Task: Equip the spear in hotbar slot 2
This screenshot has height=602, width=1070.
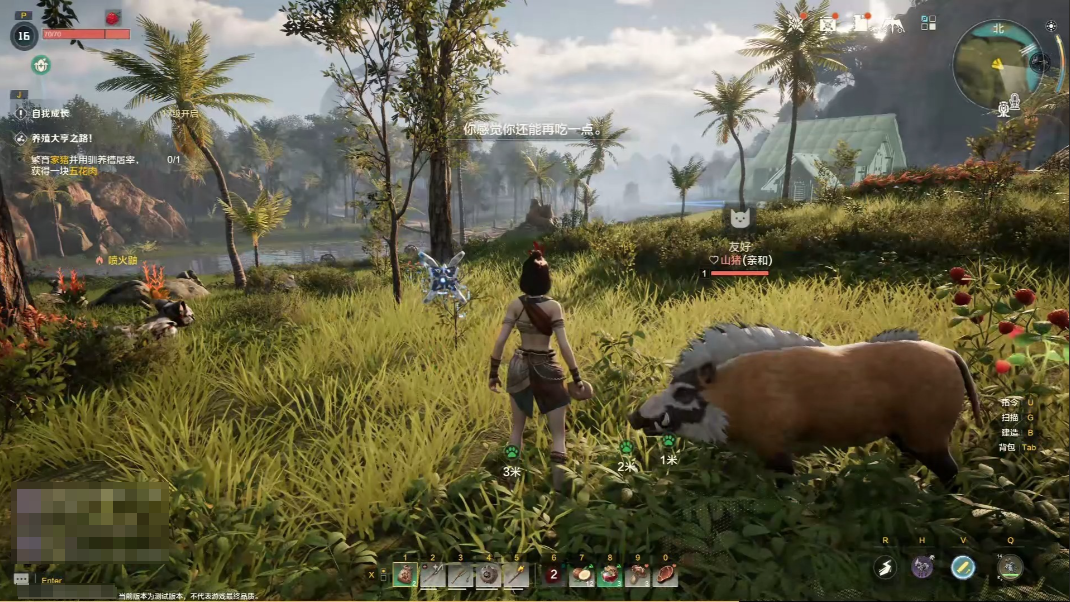Action: [x=432, y=574]
